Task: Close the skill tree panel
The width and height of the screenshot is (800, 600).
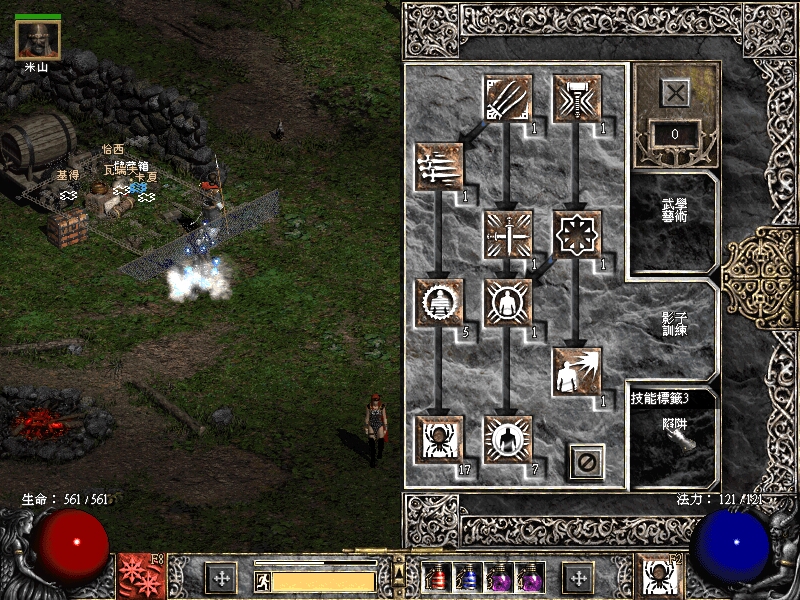Action: [587, 462]
